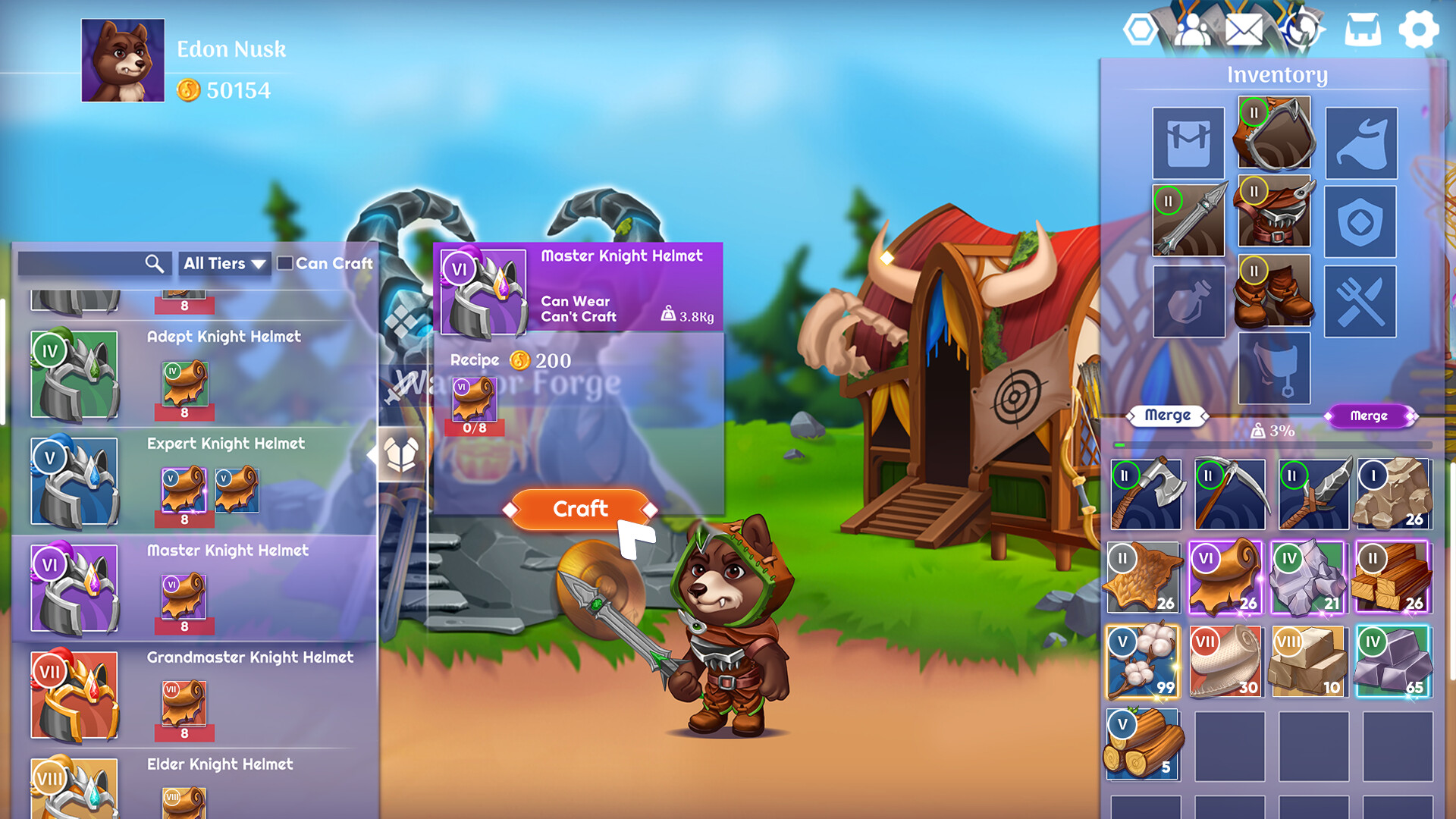This screenshot has width=1456, height=819.
Task: Click the Craft button for Master Knight Helmet
Action: coord(579,509)
